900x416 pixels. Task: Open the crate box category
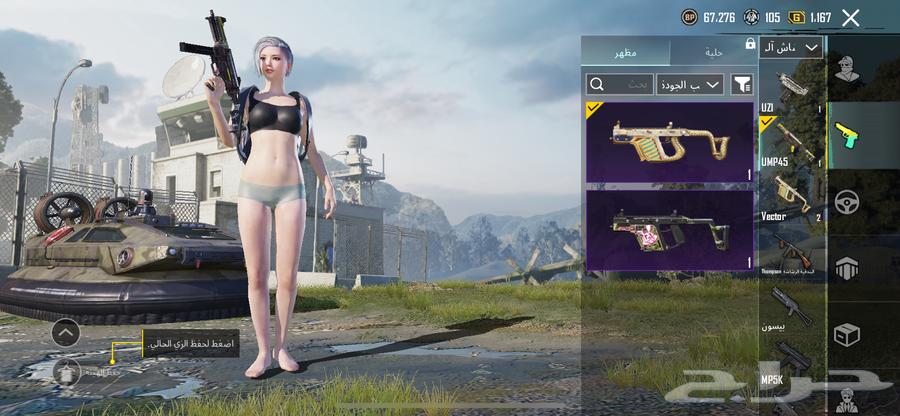point(848,334)
